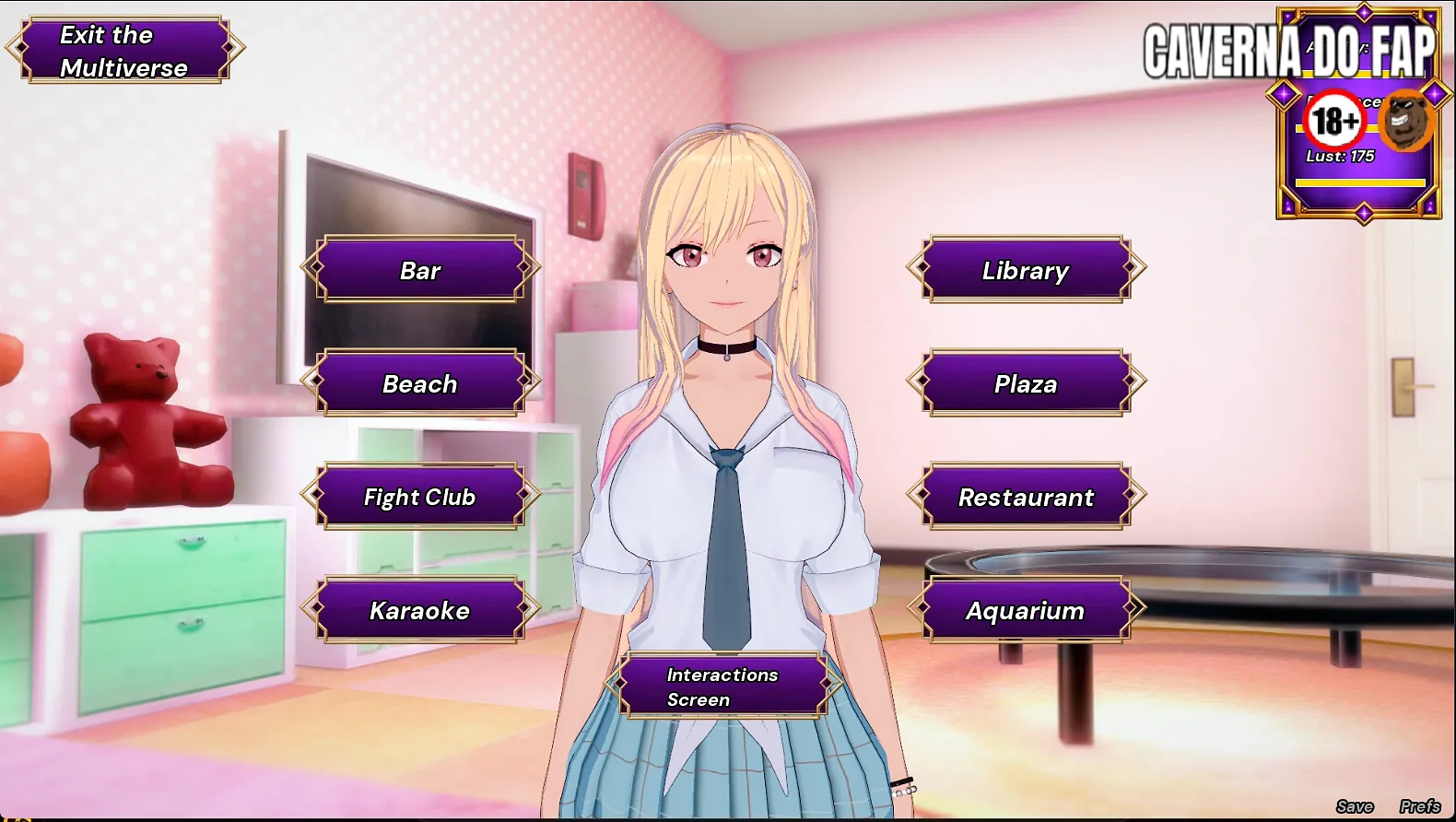Go to the Bar location
1456x822 pixels.
point(420,270)
